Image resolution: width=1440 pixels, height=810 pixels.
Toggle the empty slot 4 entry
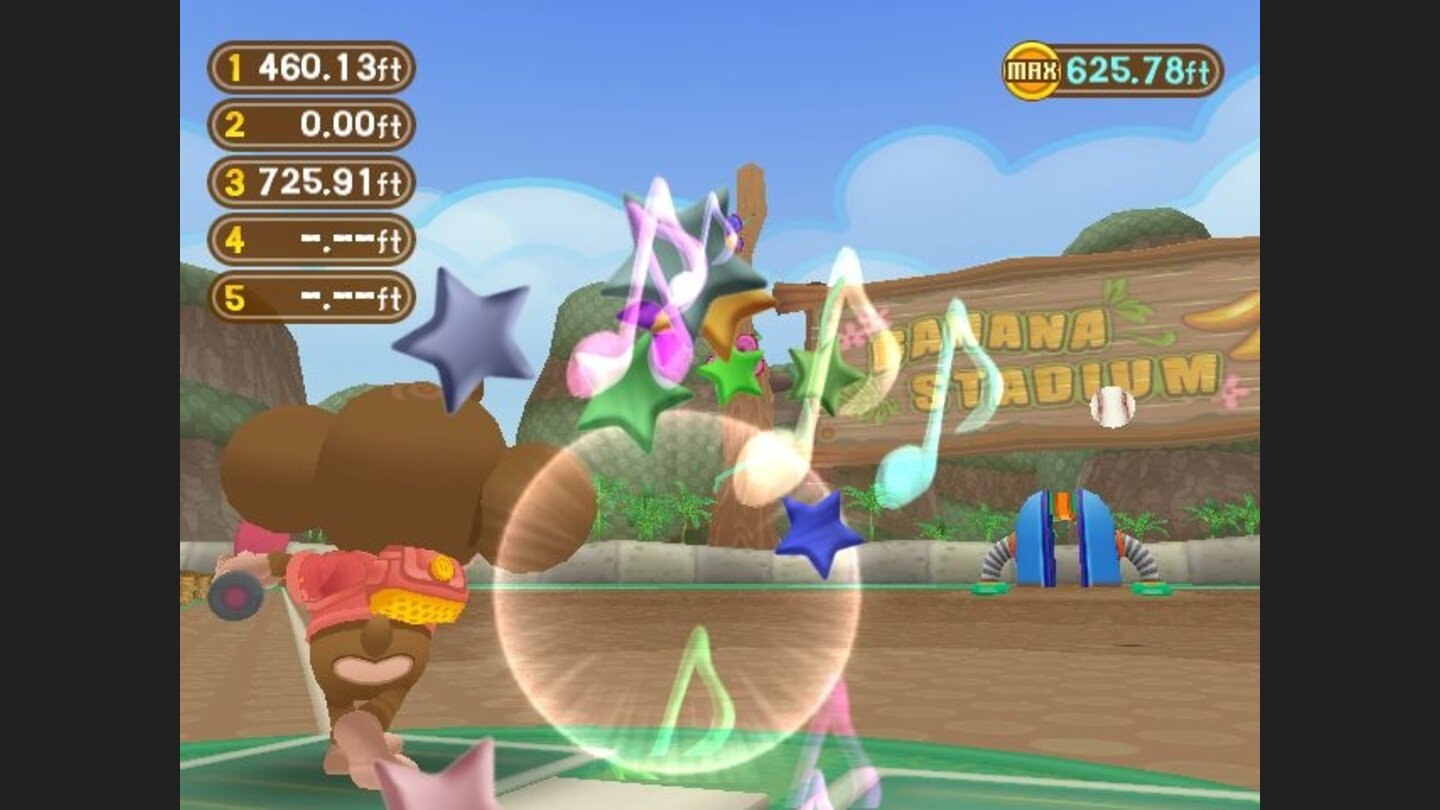click(x=310, y=237)
